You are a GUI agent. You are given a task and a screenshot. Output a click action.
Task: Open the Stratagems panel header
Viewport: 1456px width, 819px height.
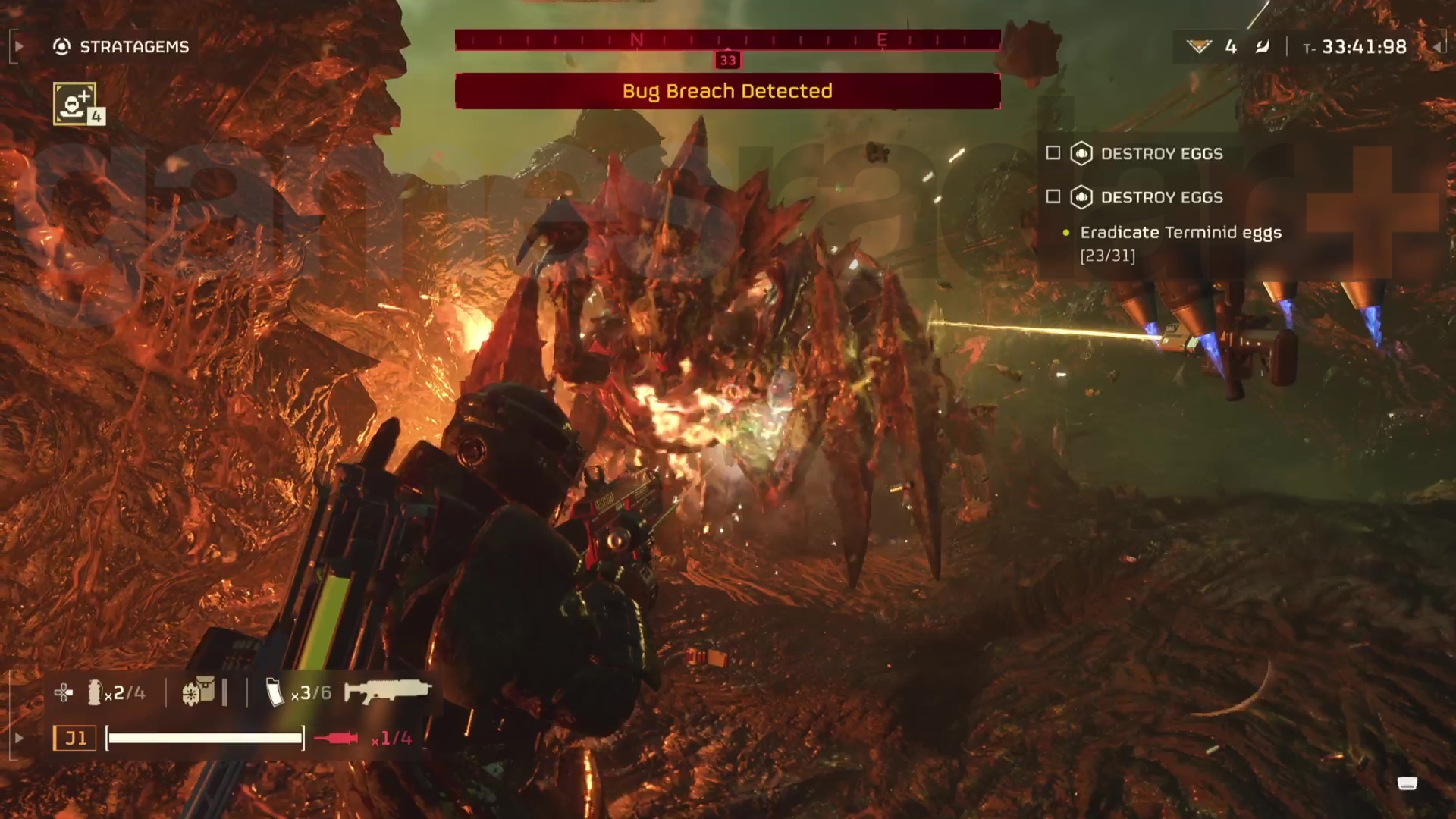click(121, 47)
